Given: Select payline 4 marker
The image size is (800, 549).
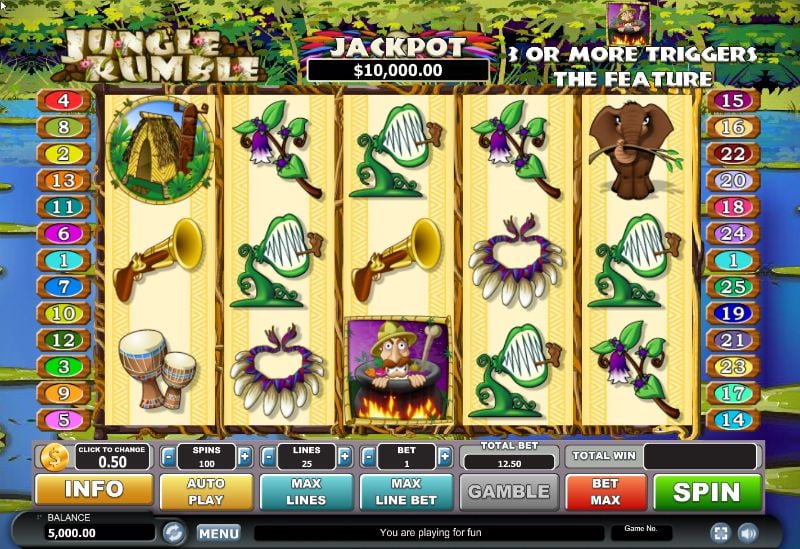Looking at the screenshot, I should pyautogui.click(x=62, y=100).
